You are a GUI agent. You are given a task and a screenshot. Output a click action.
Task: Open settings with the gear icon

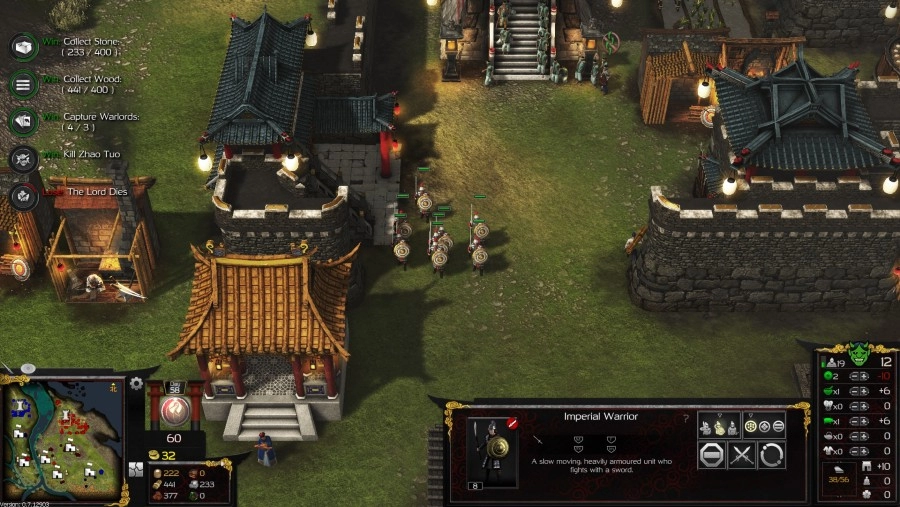[x=137, y=384]
